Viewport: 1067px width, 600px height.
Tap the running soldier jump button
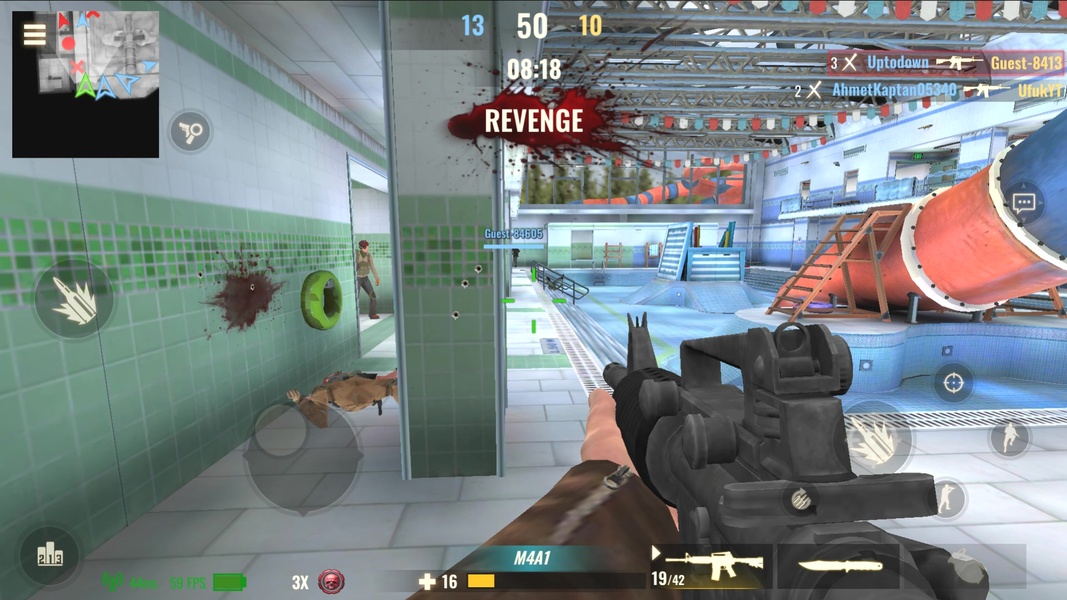(1008, 437)
